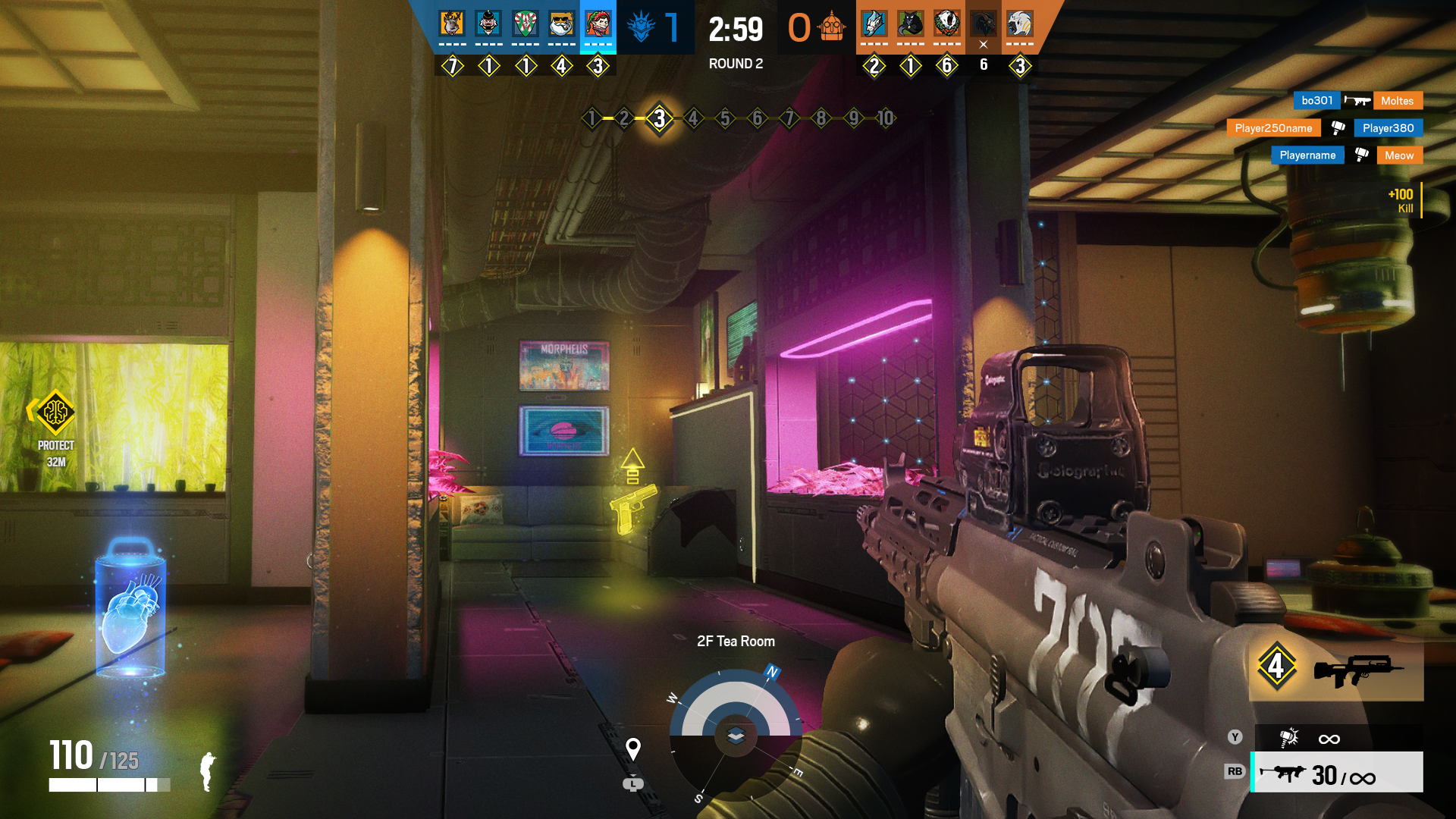The image size is (1456, 819).
Task: Select the white yeti enemy operator portrait
Action: point(1020,24)
